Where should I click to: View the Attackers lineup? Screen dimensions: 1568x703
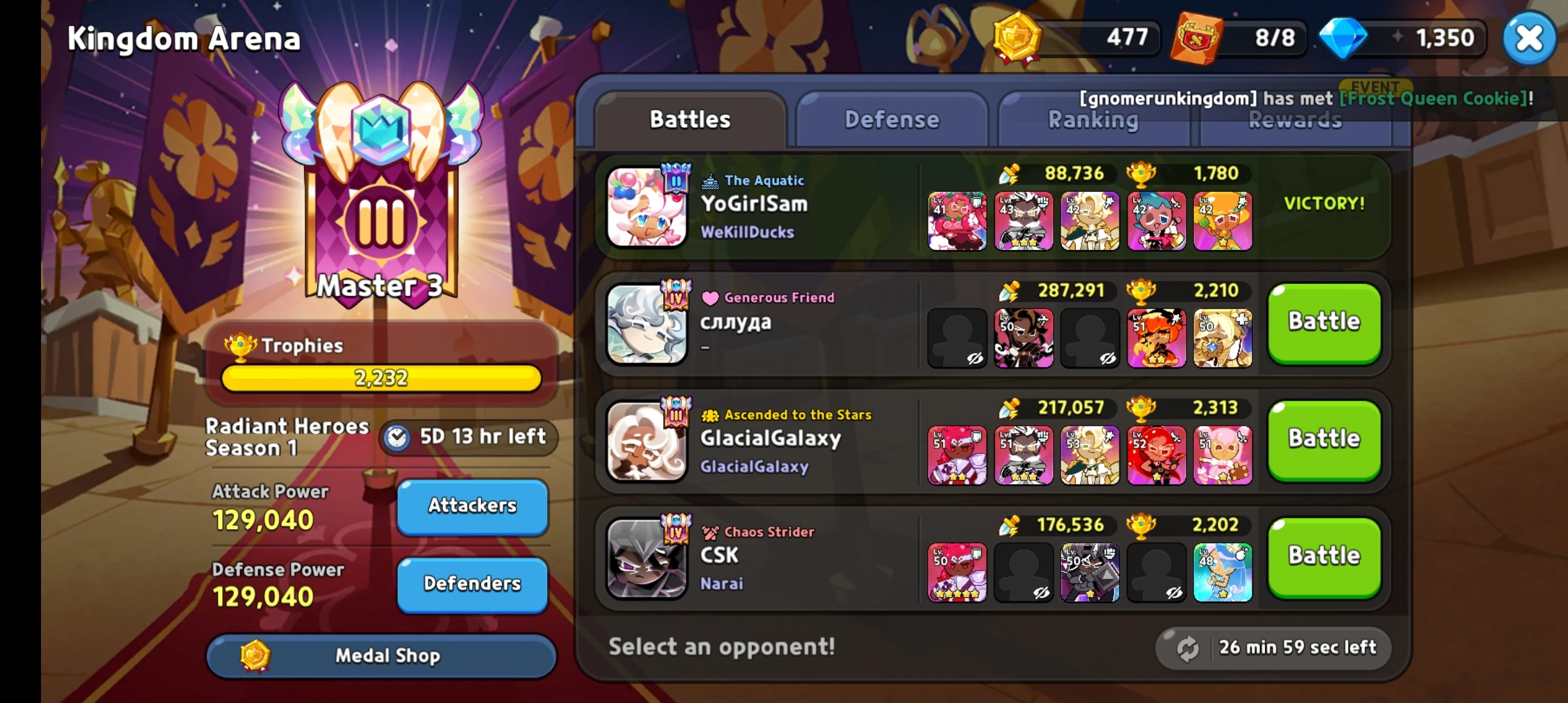471,506
